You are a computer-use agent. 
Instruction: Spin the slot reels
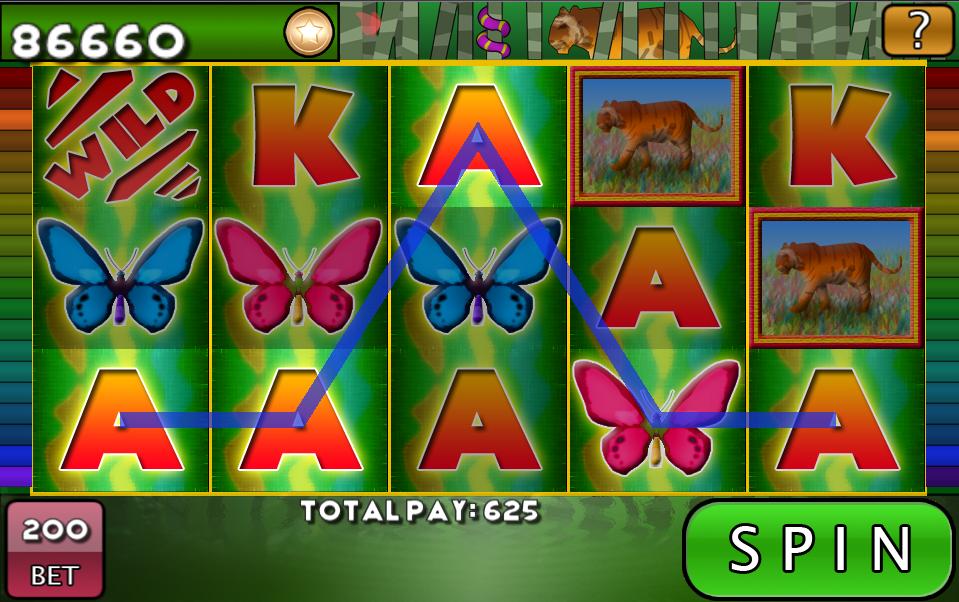(819, 549)
